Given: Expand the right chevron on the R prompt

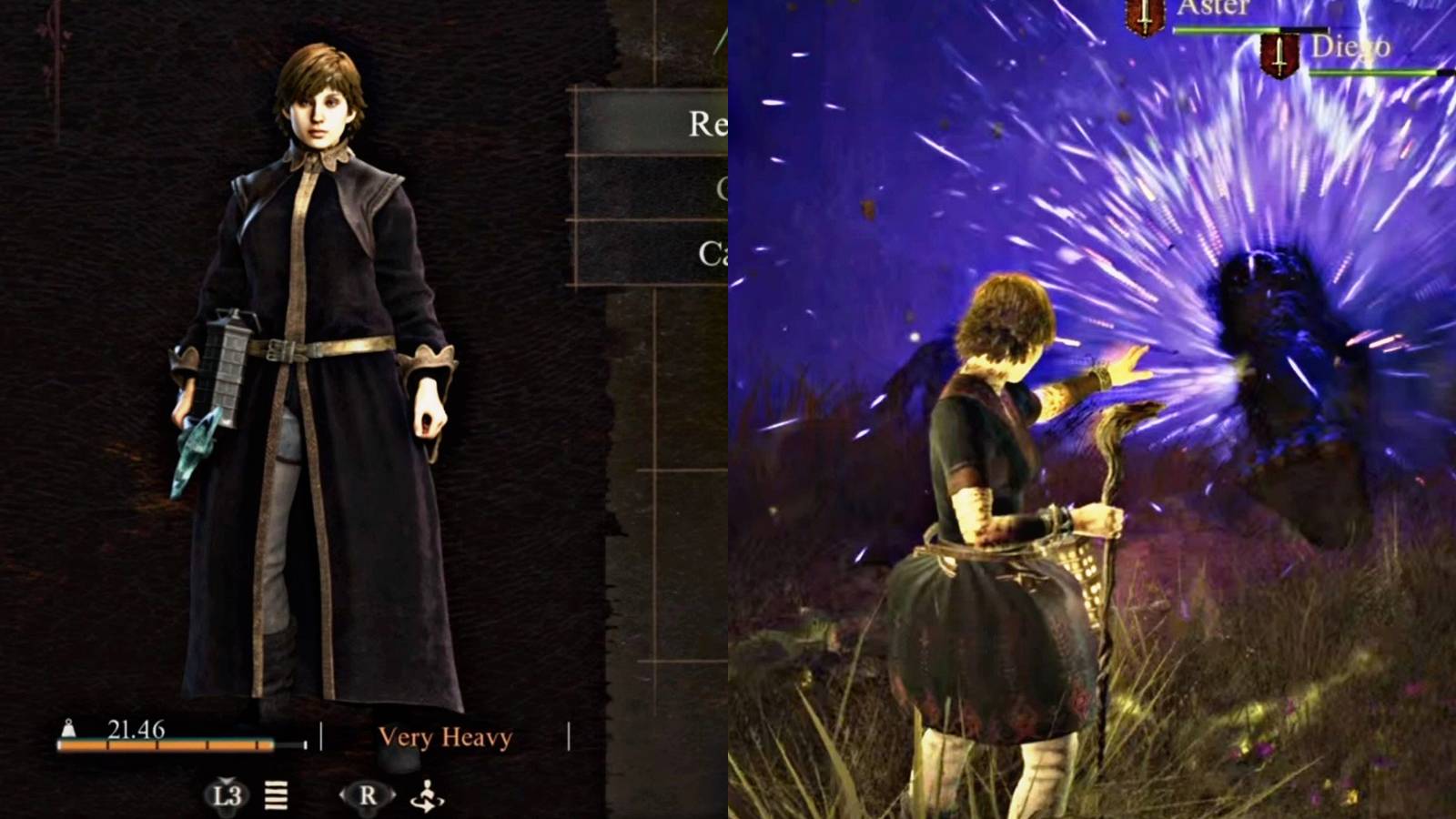Looking at the screenshot, I should (x=394, y=794).
